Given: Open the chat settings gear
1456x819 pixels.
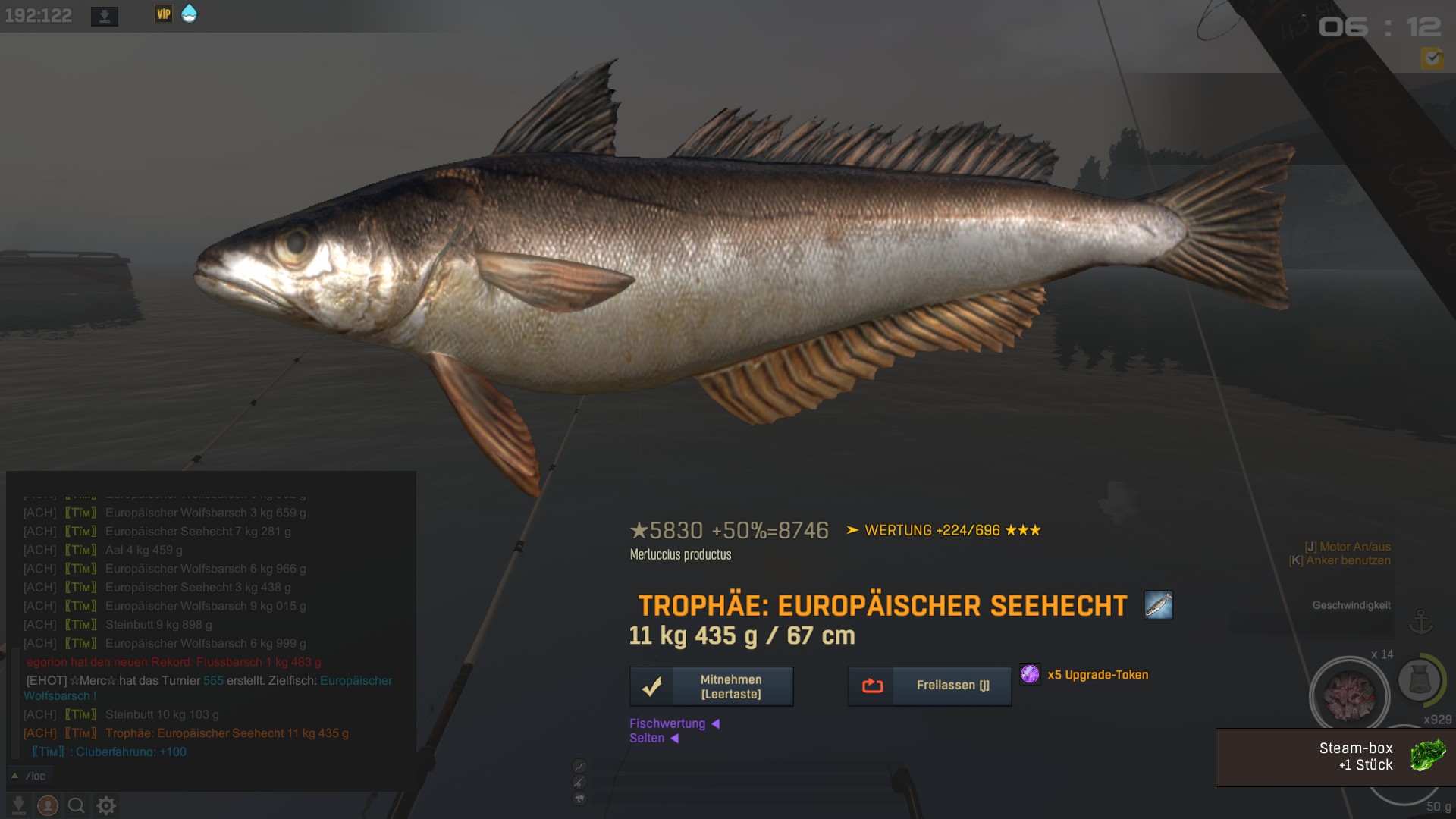Looking at the screenshot, I should [x=106, y=805].
